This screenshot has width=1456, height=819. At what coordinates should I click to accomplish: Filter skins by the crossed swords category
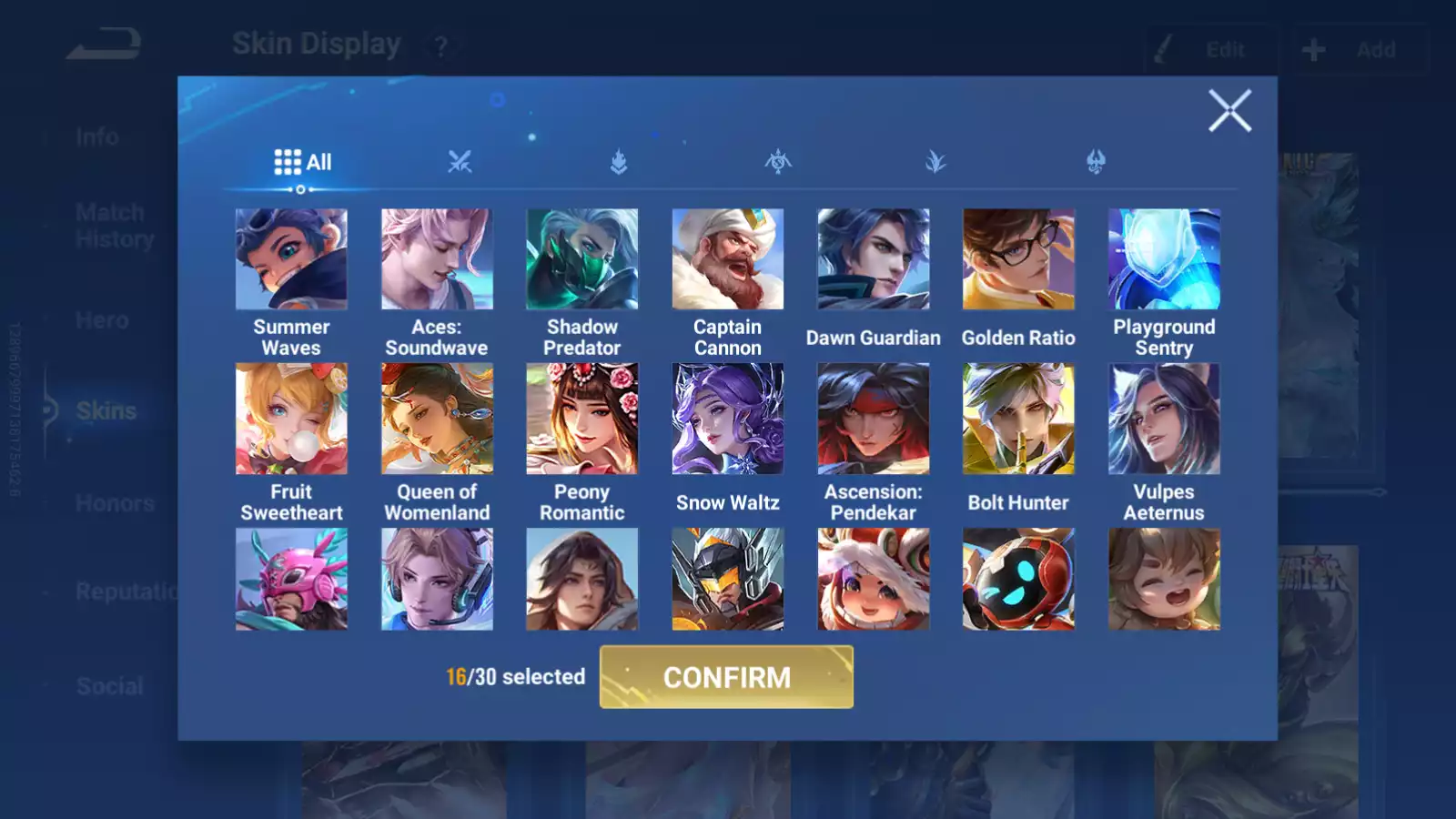(460, 162)
